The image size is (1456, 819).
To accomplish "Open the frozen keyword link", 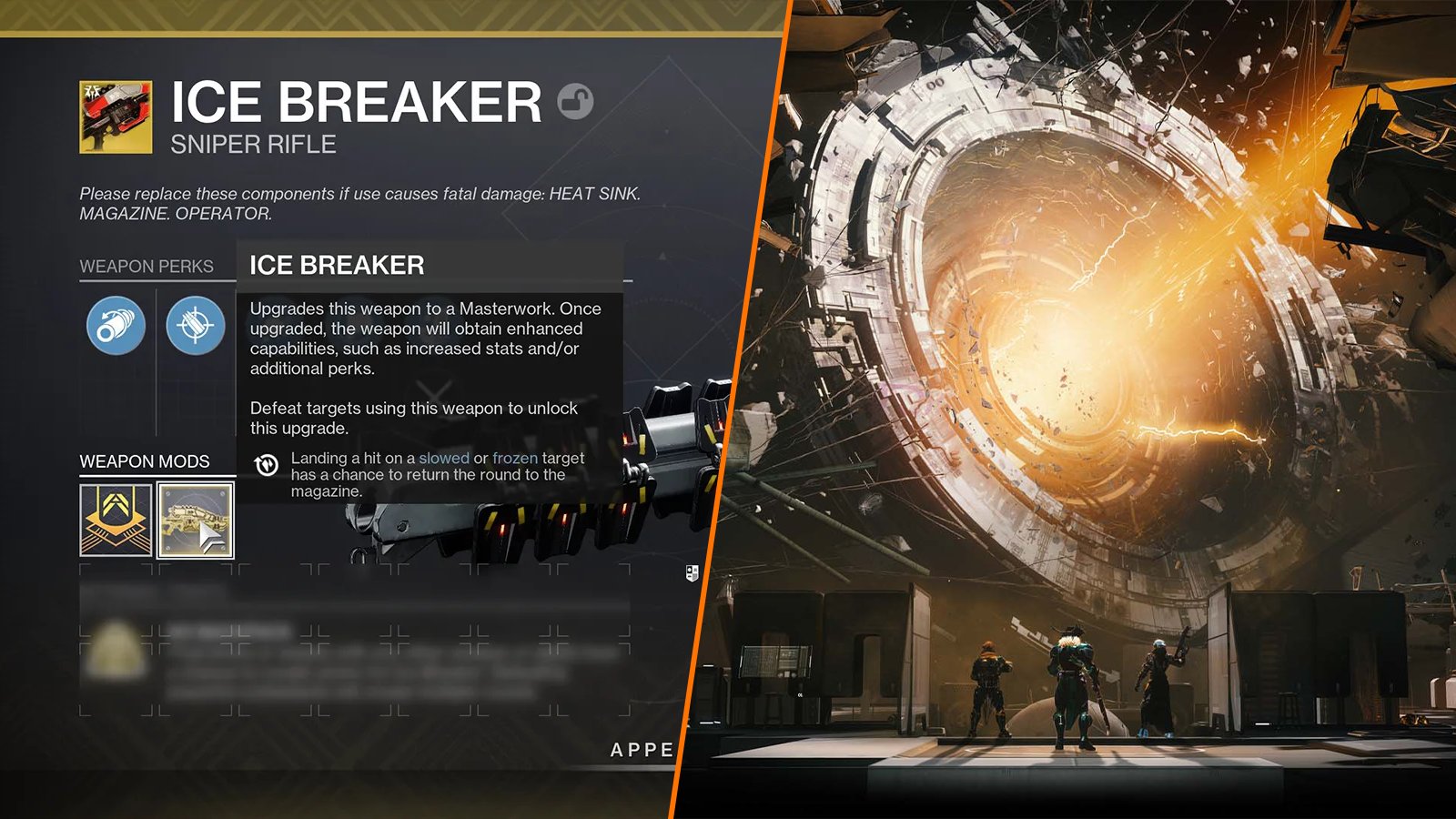I will click(x=515, y=460).
